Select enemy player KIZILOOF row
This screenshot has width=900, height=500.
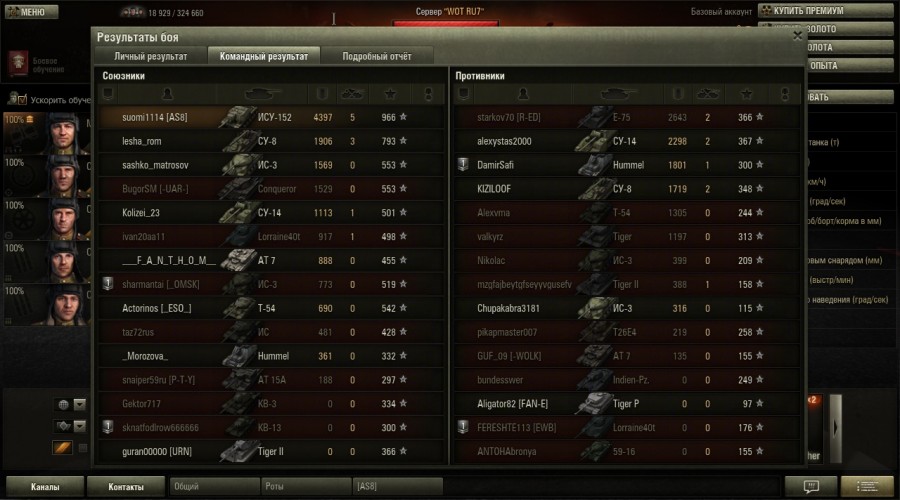tap(497, 188)
